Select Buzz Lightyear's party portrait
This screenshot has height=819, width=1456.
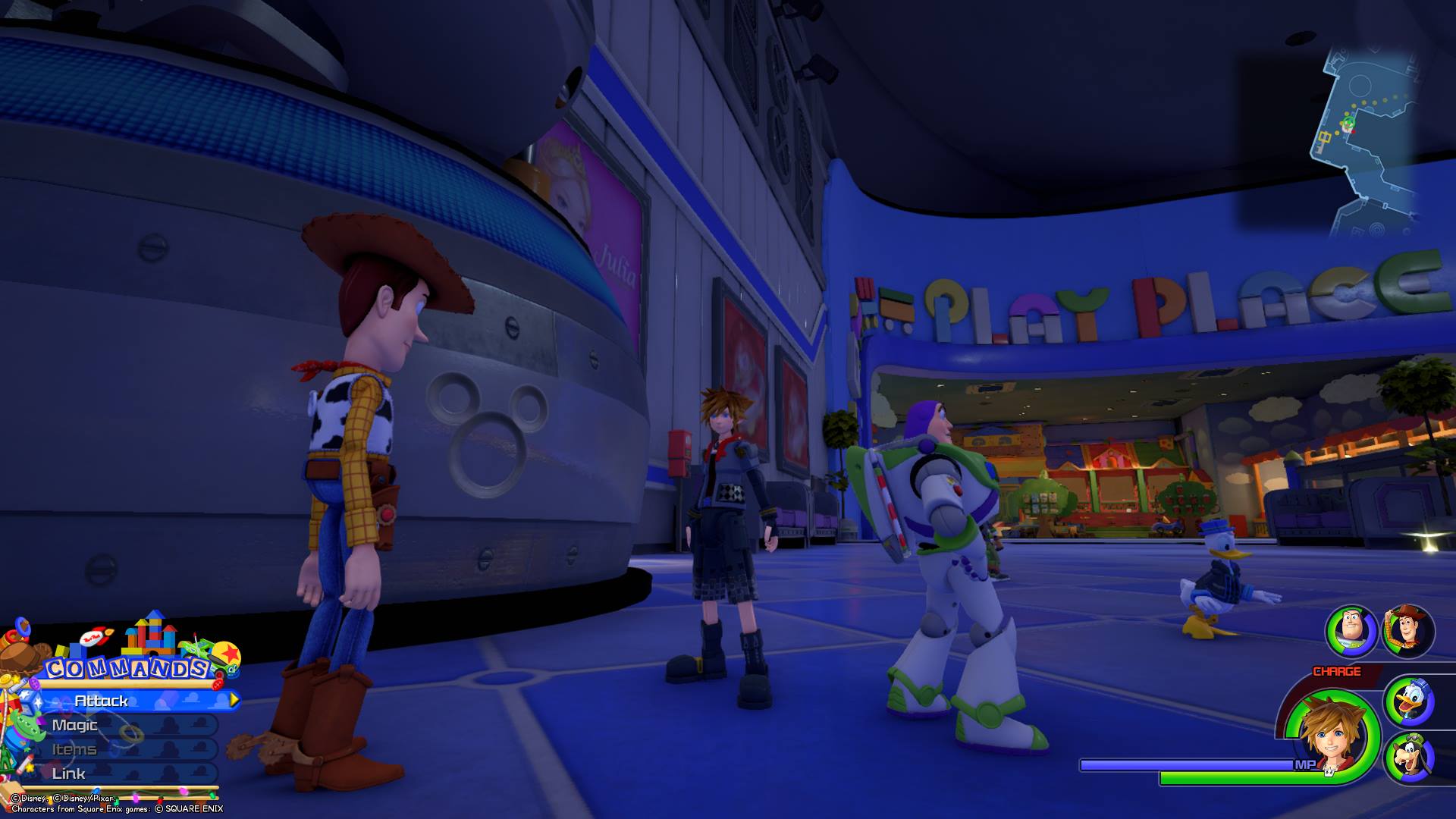click(x=1351, y=631)
